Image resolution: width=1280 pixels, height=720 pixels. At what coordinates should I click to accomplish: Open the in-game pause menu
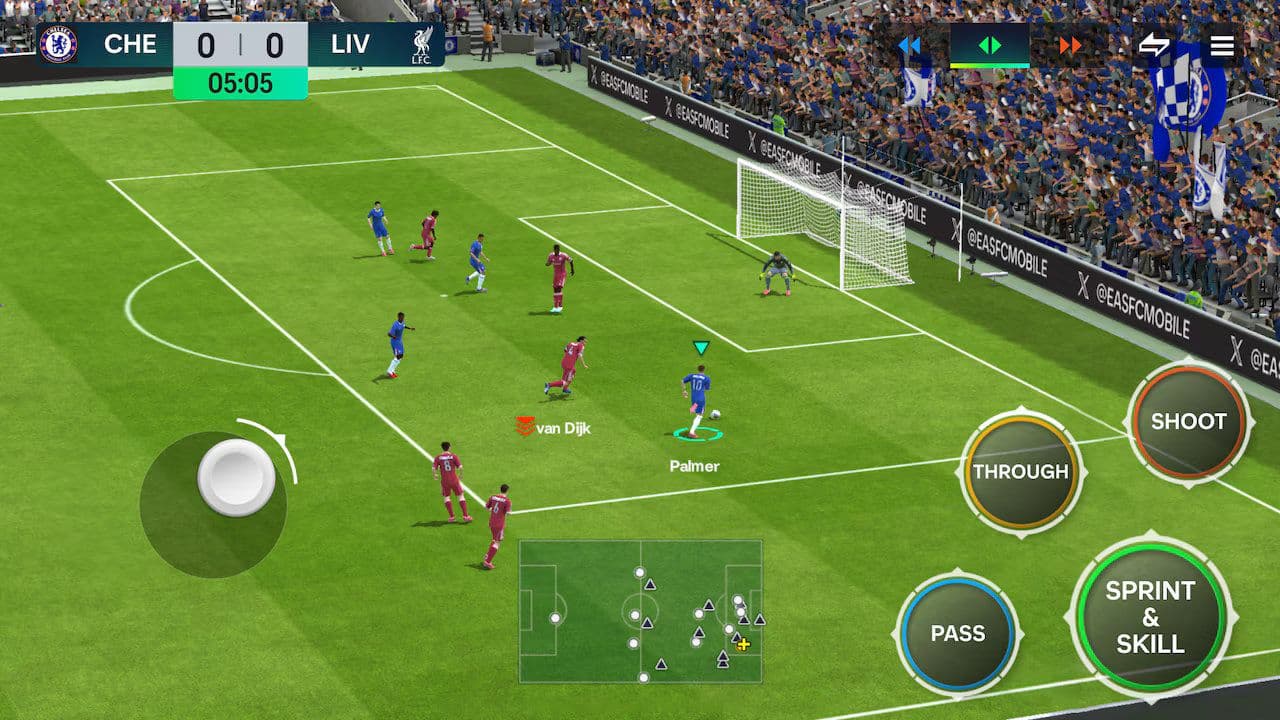coord(1221,45)
